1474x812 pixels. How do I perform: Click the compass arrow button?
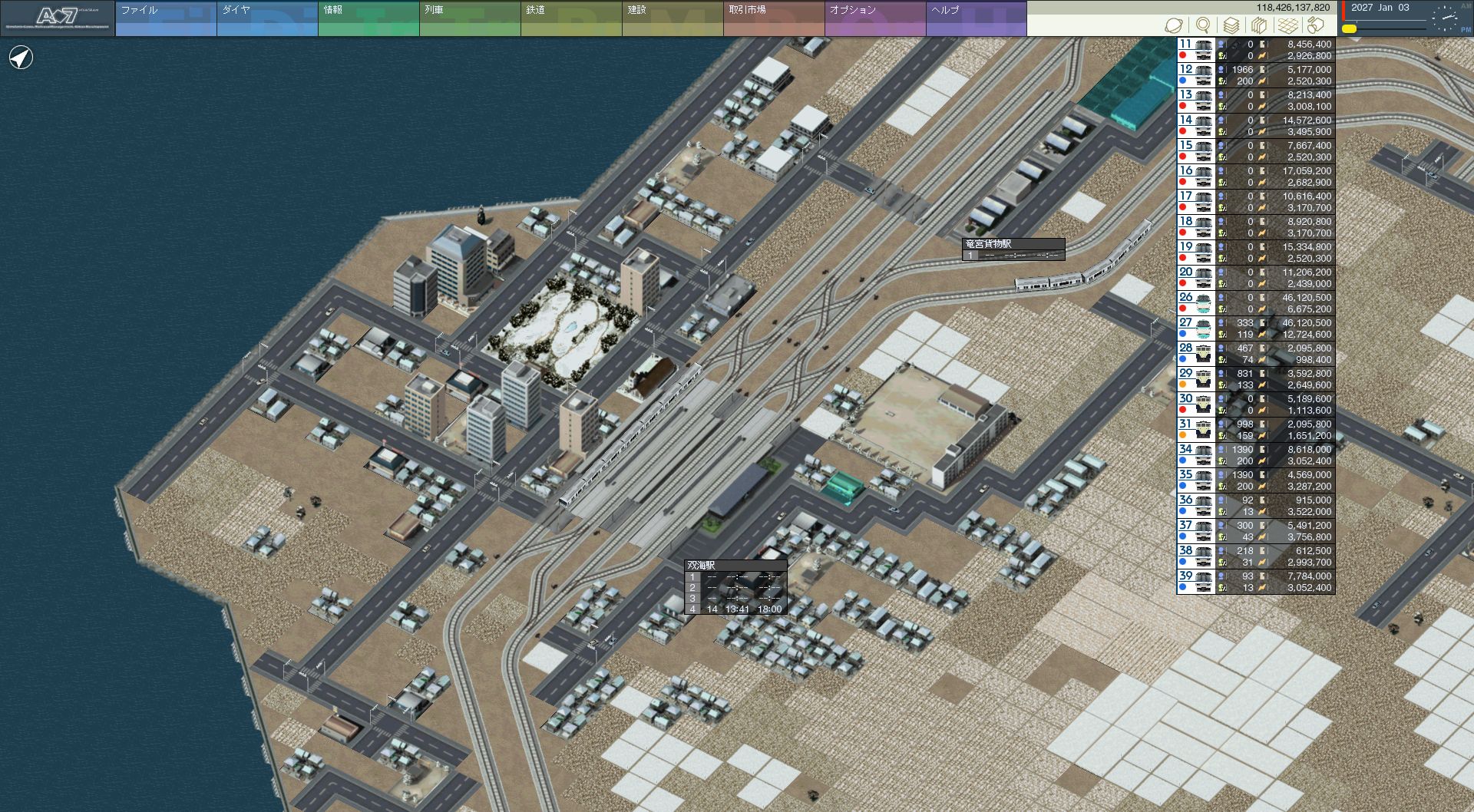21,58
